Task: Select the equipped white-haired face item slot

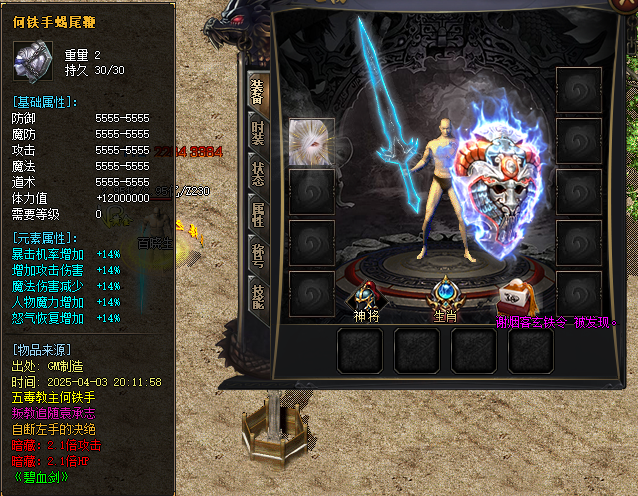Action: click(311, 141)
